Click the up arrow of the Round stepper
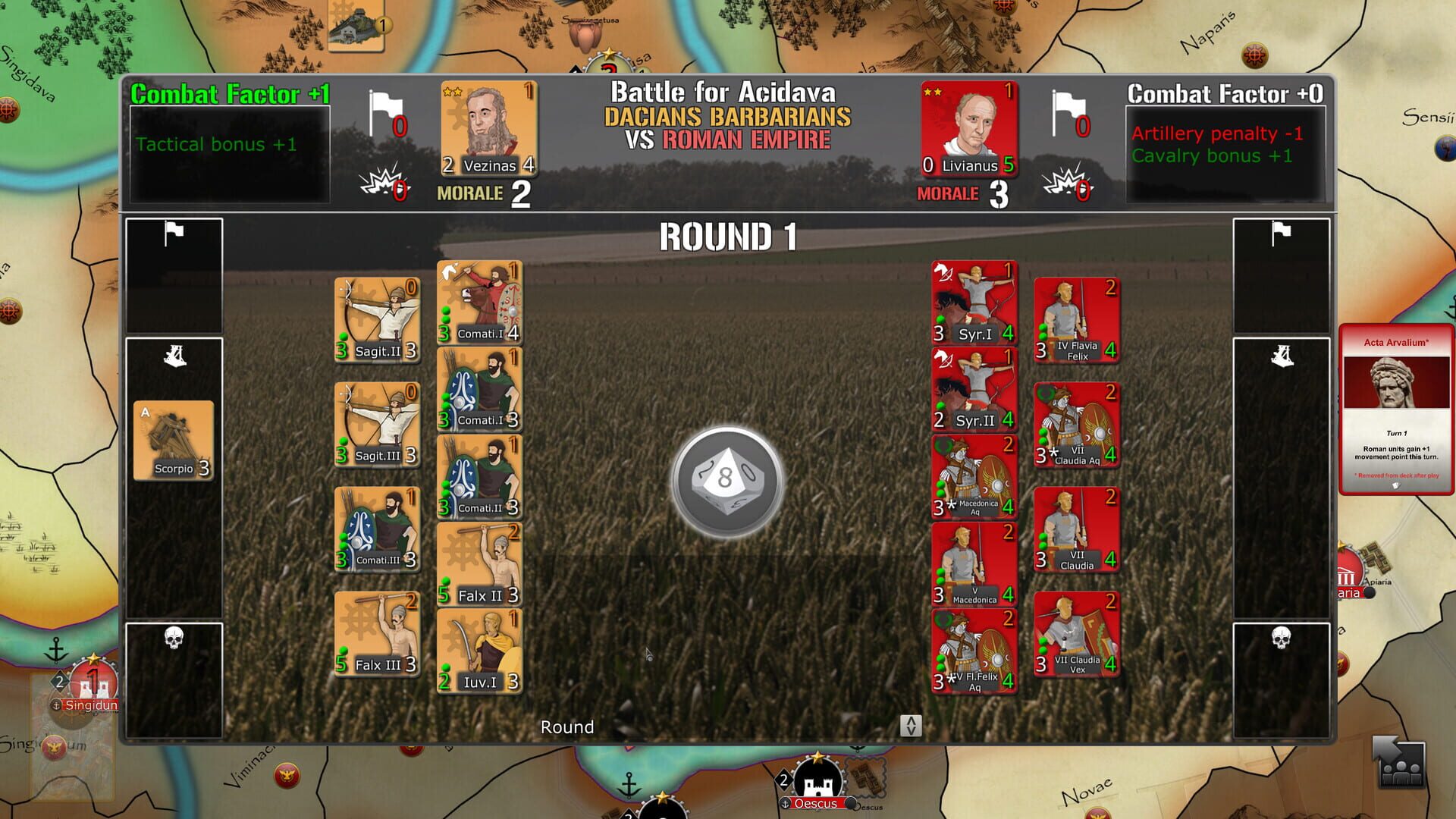 [x=912, y=722]
